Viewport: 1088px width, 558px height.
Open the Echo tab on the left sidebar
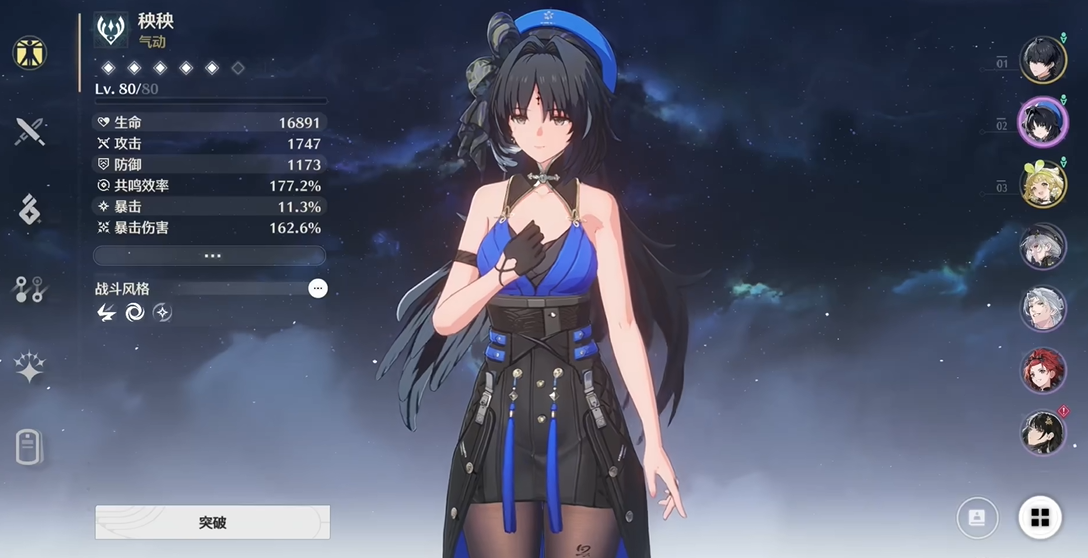30,210
